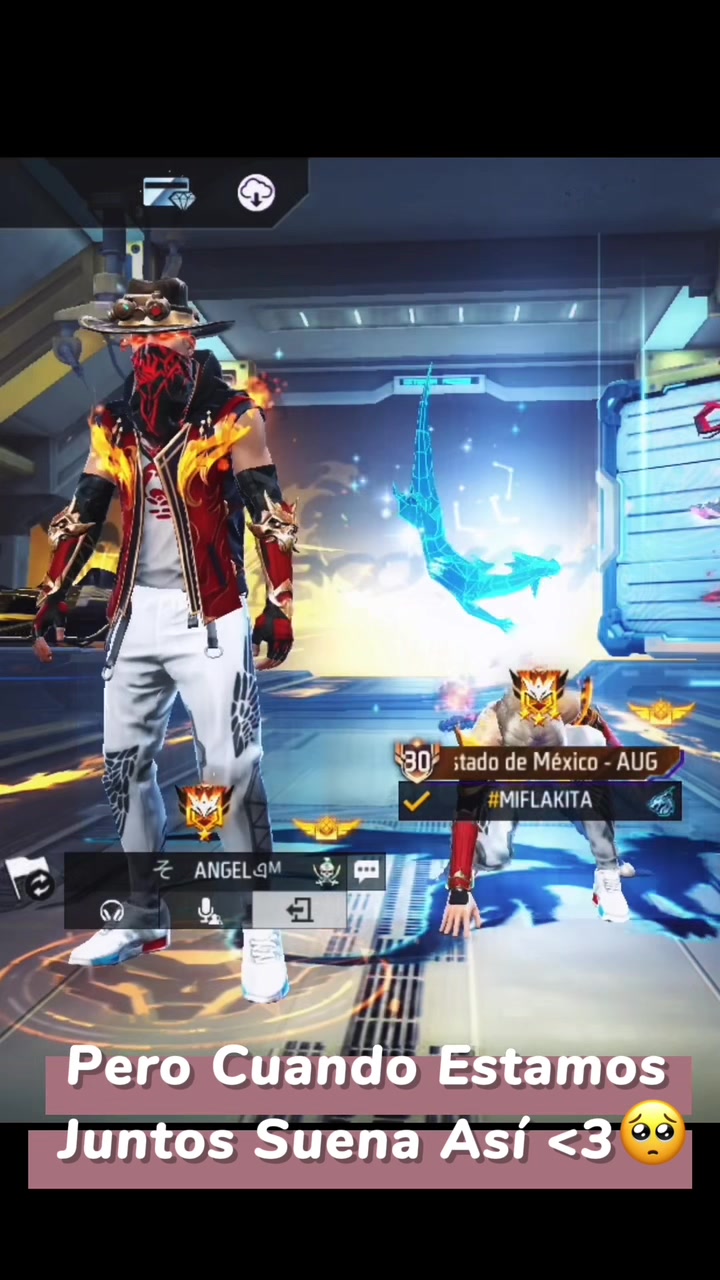
Task: Click the white flag swap icon
Action: pos(30,878)
